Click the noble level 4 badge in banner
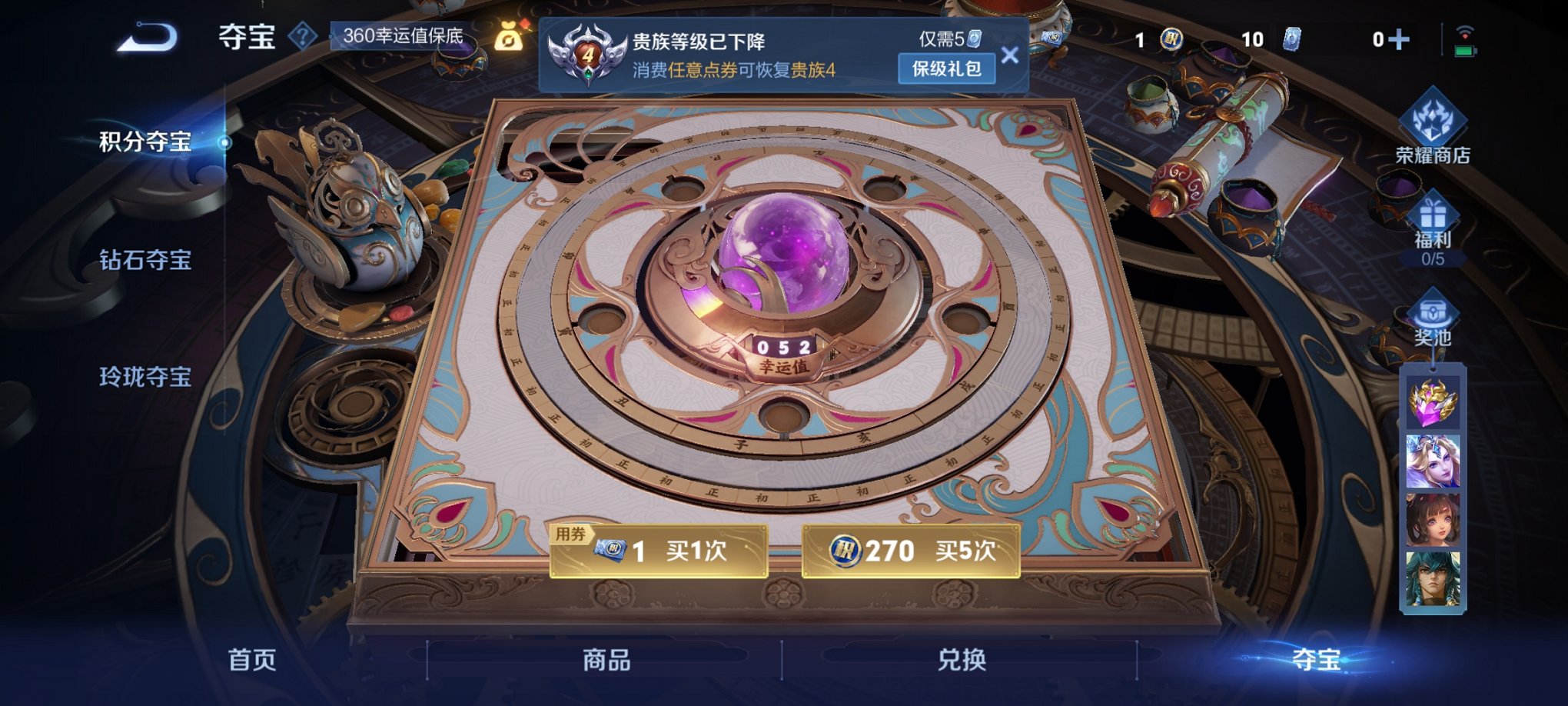The height and width of the screenshot is (706, 1568). [x=588, y=52]
